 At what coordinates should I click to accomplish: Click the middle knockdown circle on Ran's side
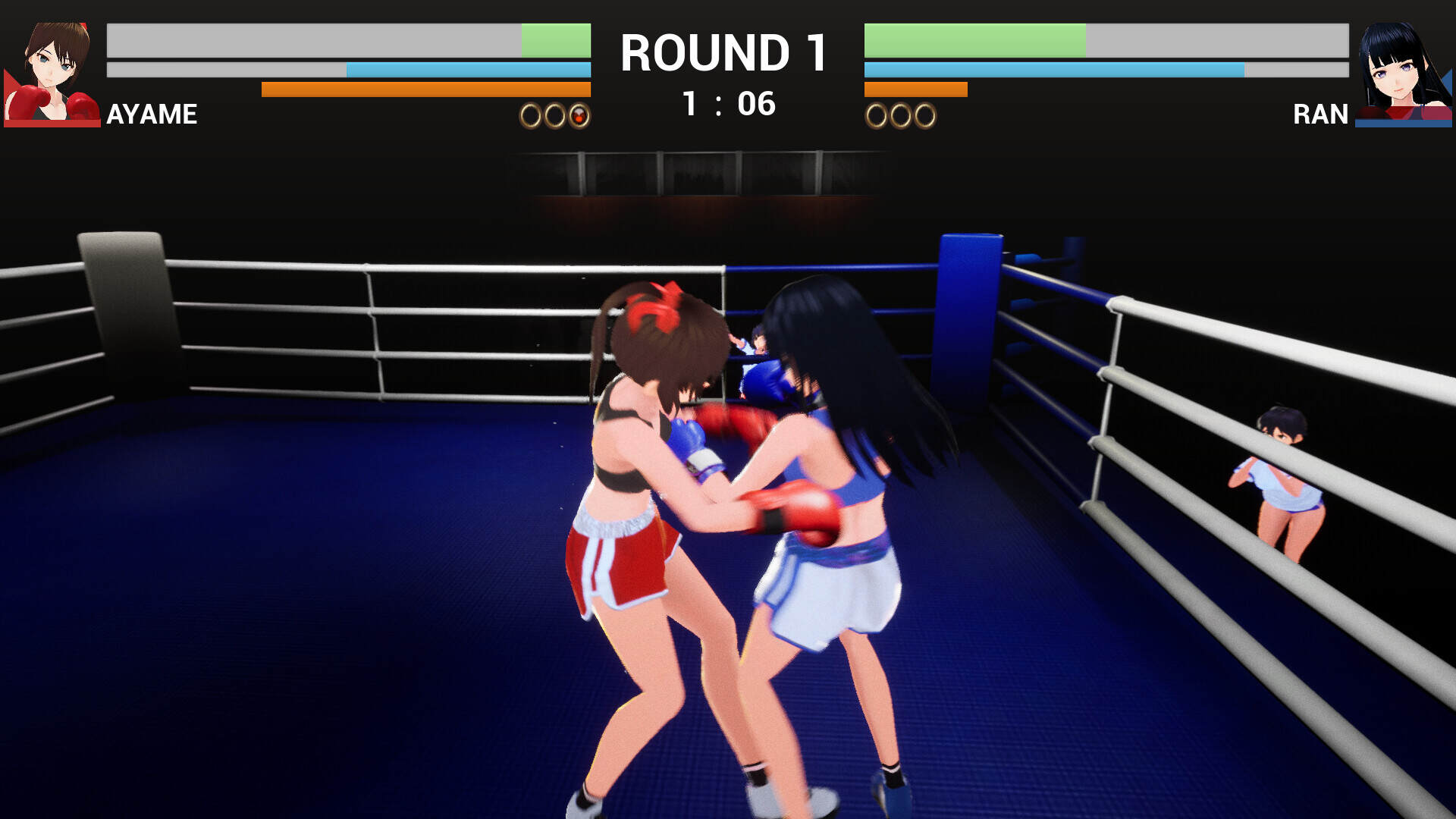coord(901,116)
